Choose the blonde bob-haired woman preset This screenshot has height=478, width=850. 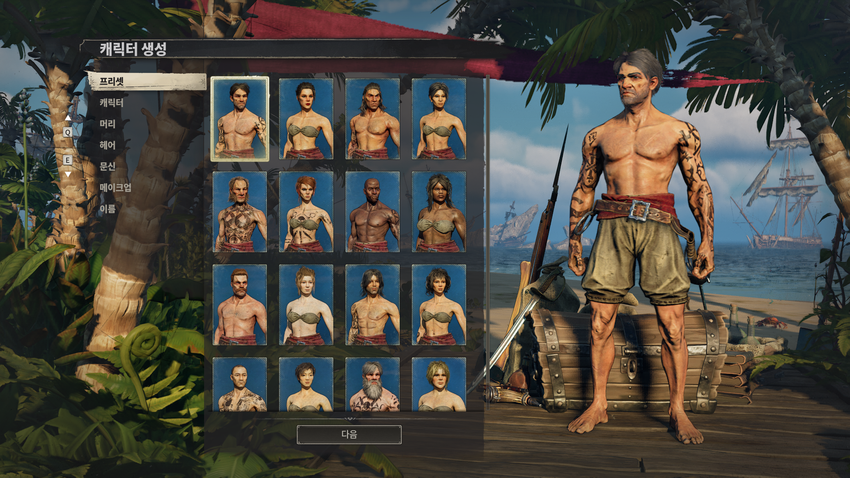pyautogui.click(x=439, y=386)
